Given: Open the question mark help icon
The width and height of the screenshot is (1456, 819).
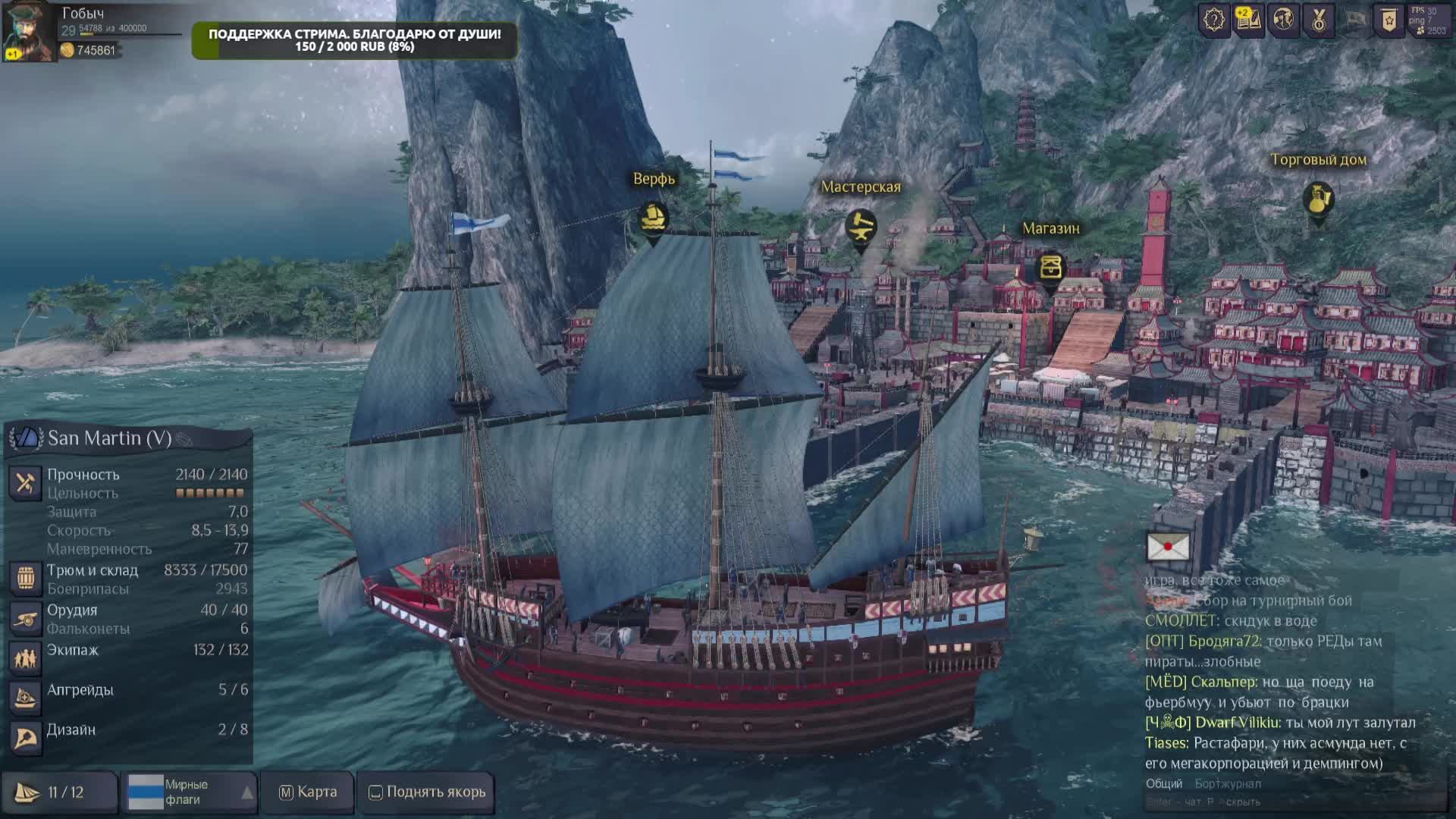Looking at the screenshot, I should pos(1213,20).
